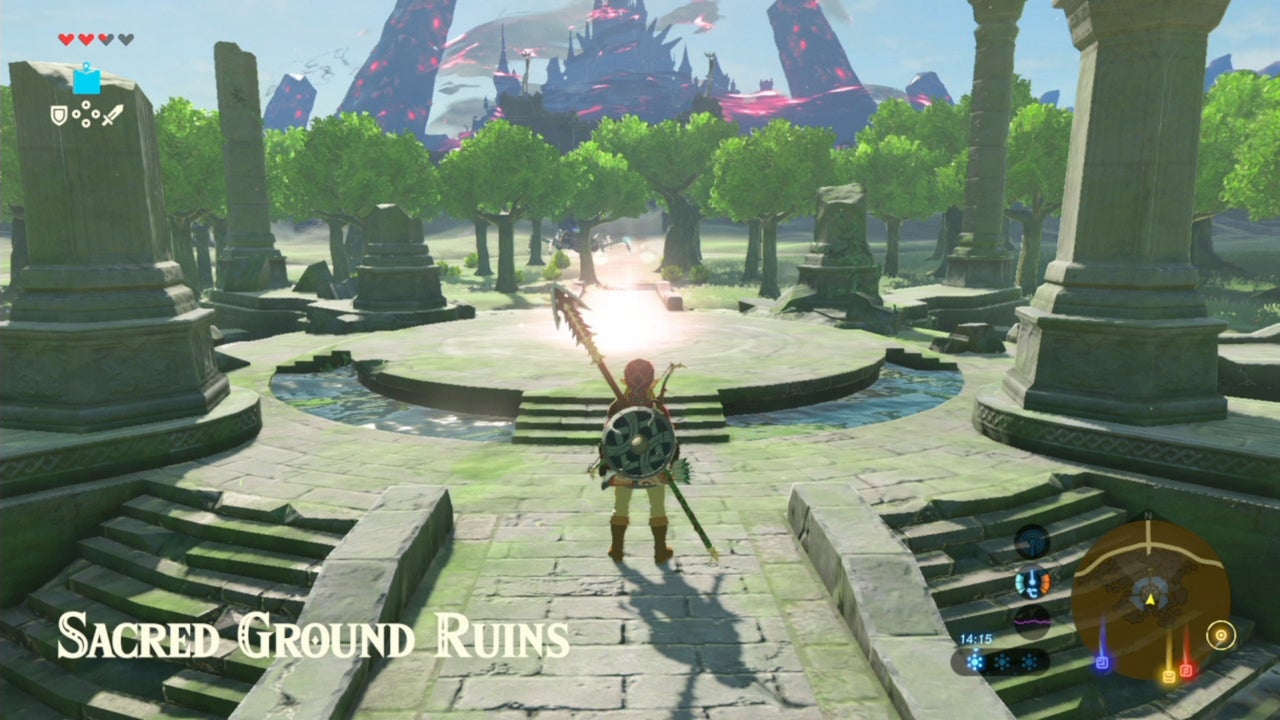Click the second full heart in the health meter
Image resolution: width=1280 pixels, height=720 pixels.
click(x=86, y=39)
